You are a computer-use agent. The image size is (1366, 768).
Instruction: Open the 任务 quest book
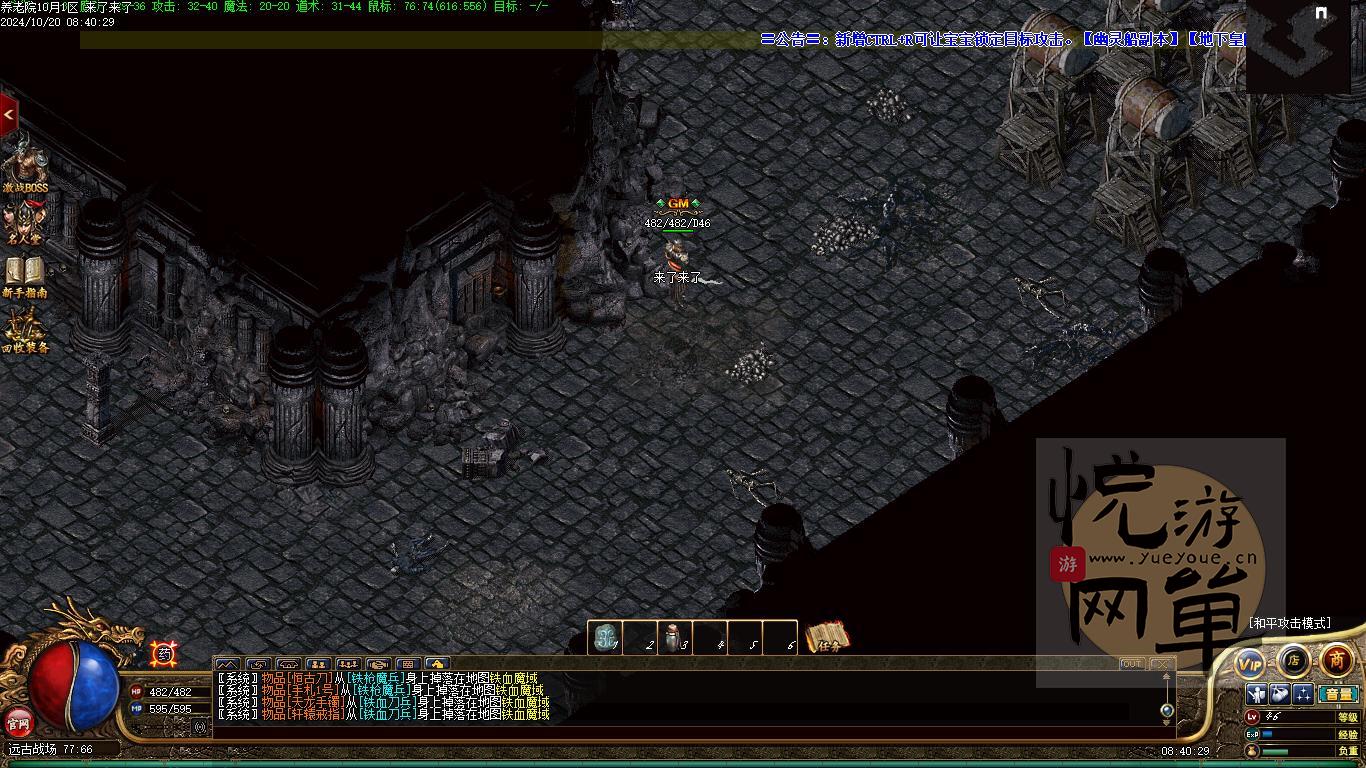827,639
